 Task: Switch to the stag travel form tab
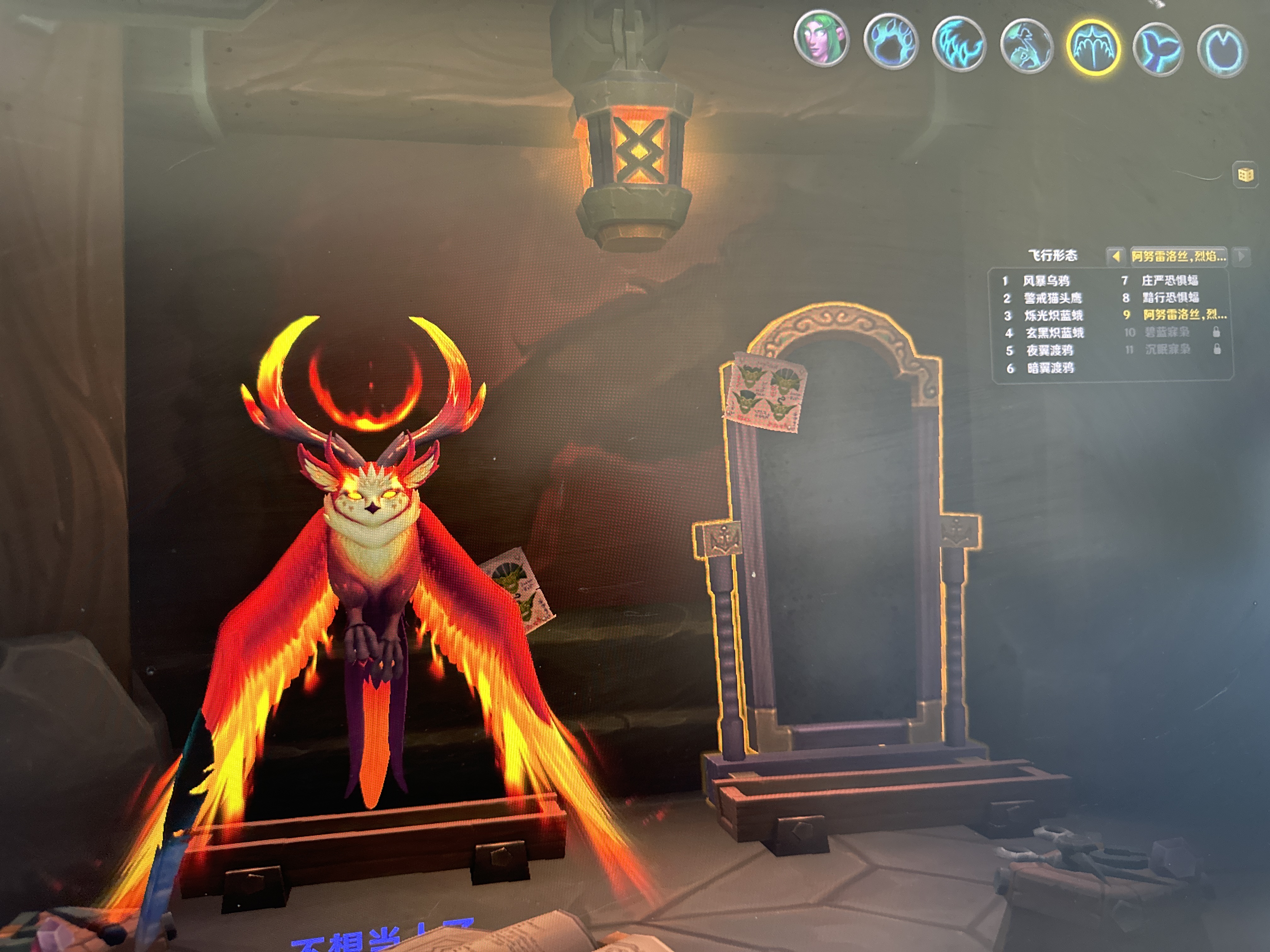[1027, 46]
